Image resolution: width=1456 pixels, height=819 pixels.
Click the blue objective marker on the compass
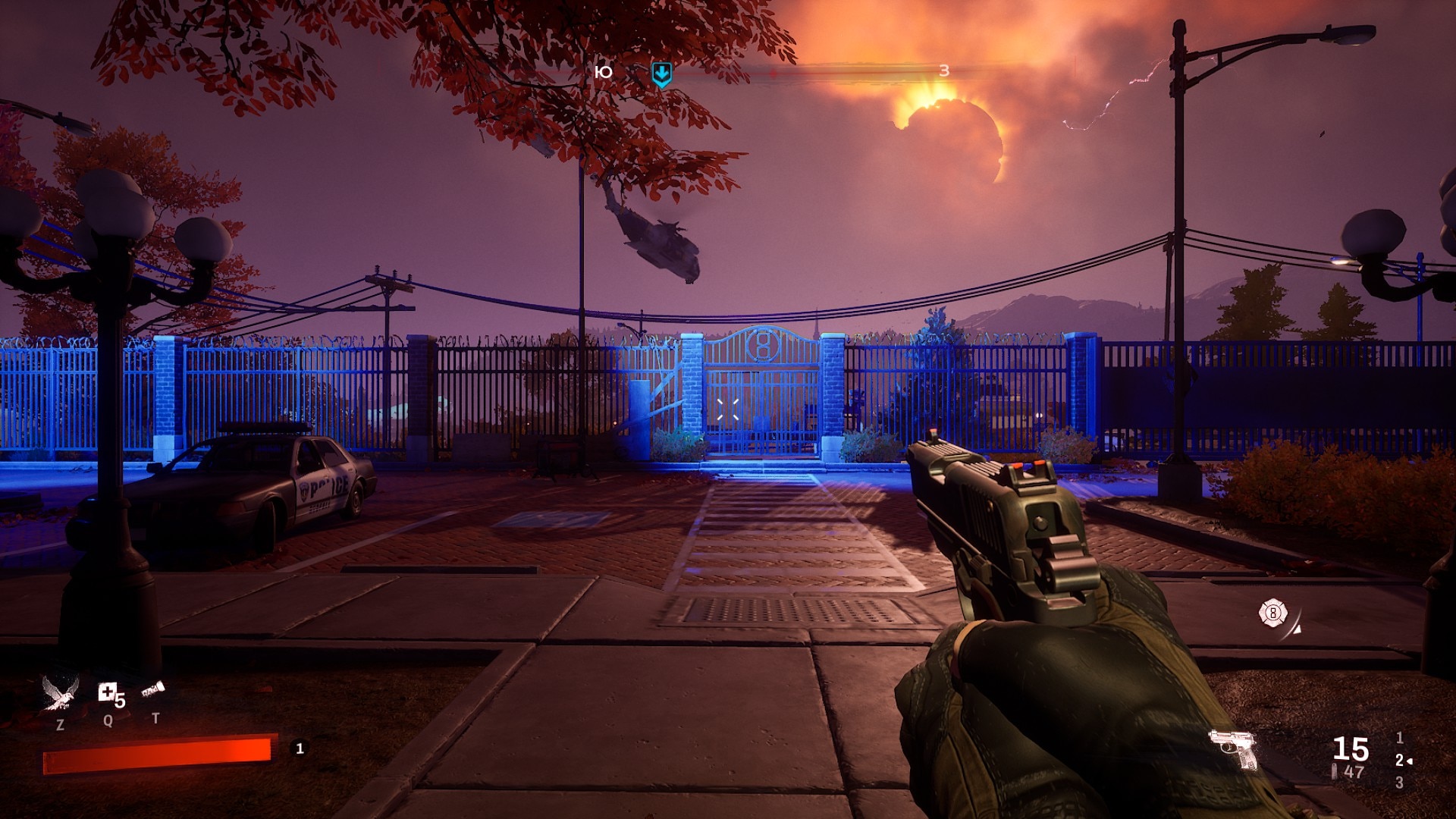(661, 74)
